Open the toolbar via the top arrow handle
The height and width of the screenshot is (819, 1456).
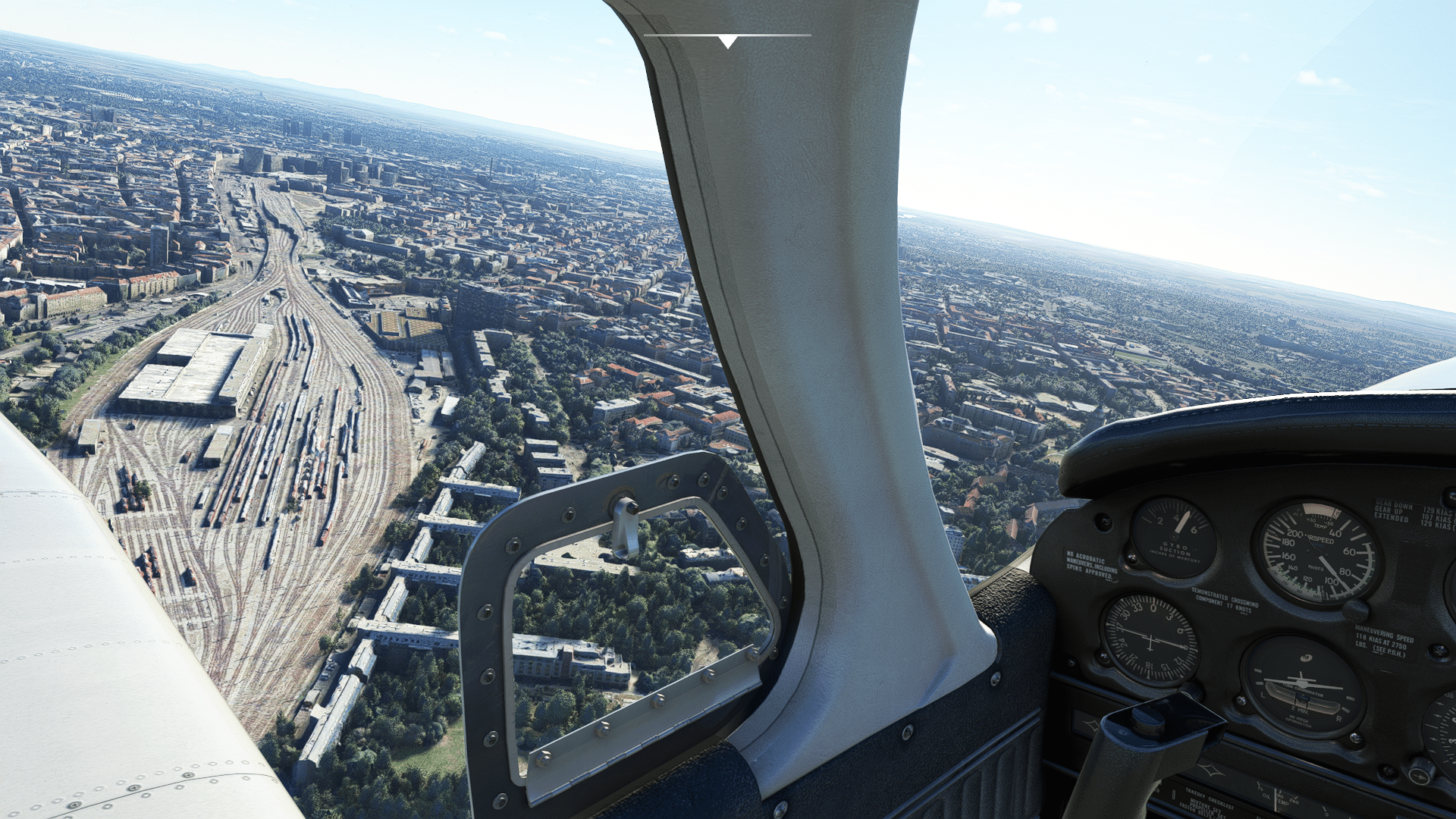727,41
